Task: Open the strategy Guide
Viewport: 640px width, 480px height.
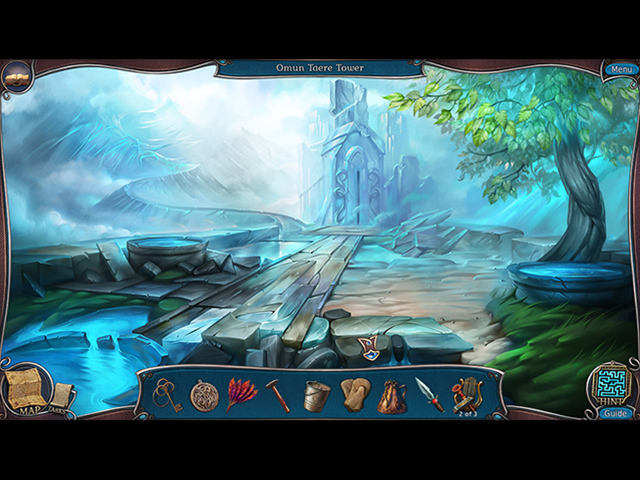Action: pyautogui.click(x=615, y=413)
